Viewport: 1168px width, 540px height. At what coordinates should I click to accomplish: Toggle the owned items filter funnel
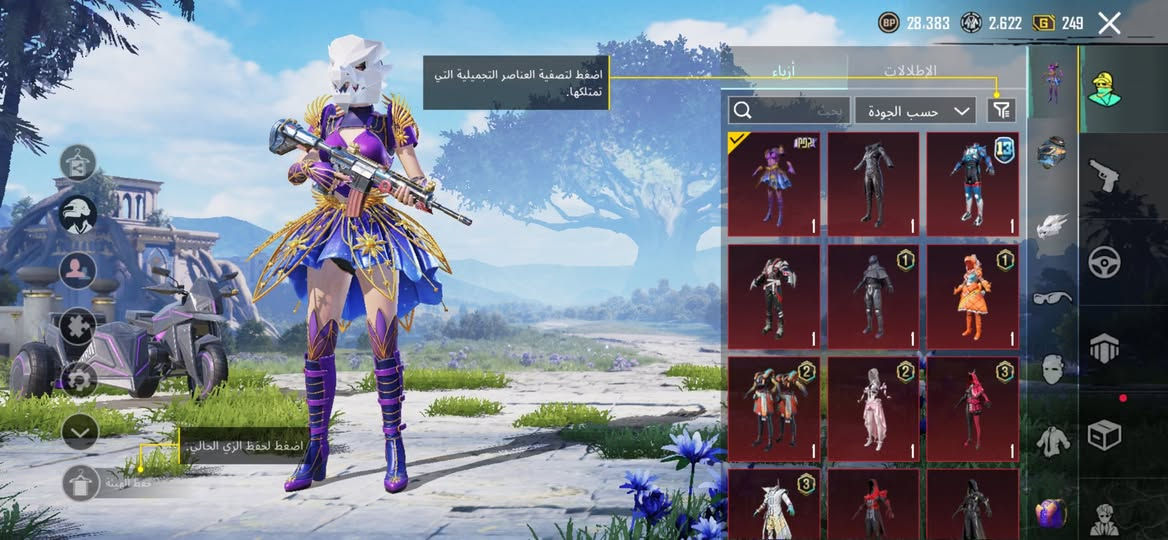[x=1000, y=110]
